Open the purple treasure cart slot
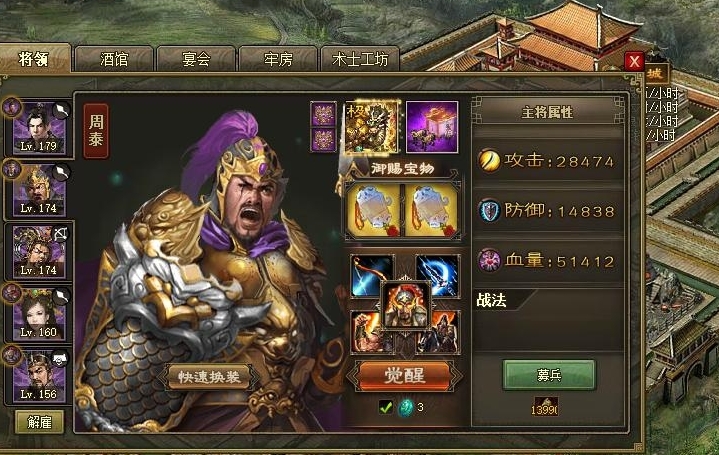This screenshot has width=719, height=455. click(x=432, y=127)
